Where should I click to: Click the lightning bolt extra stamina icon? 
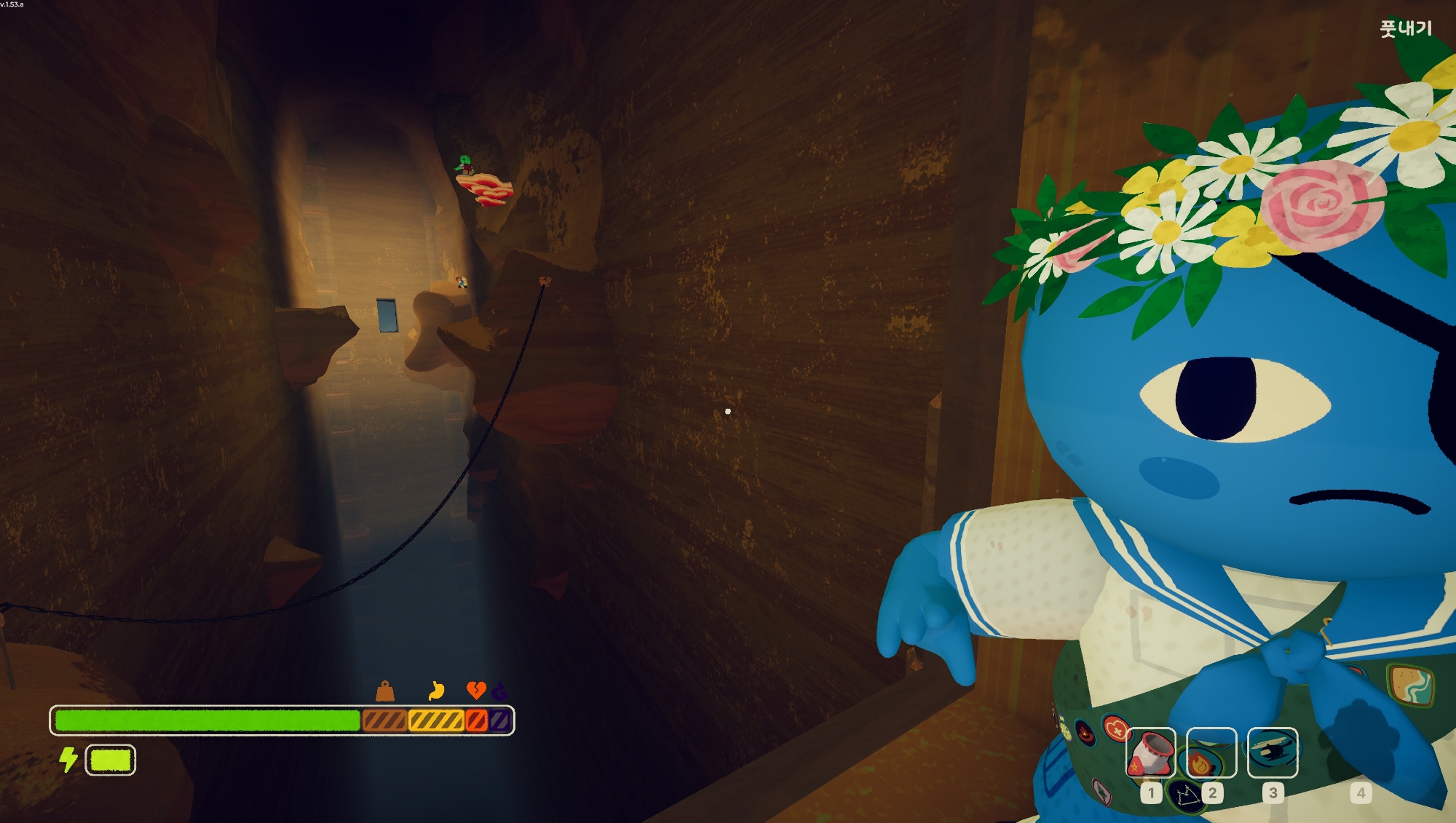pos(68,760)
